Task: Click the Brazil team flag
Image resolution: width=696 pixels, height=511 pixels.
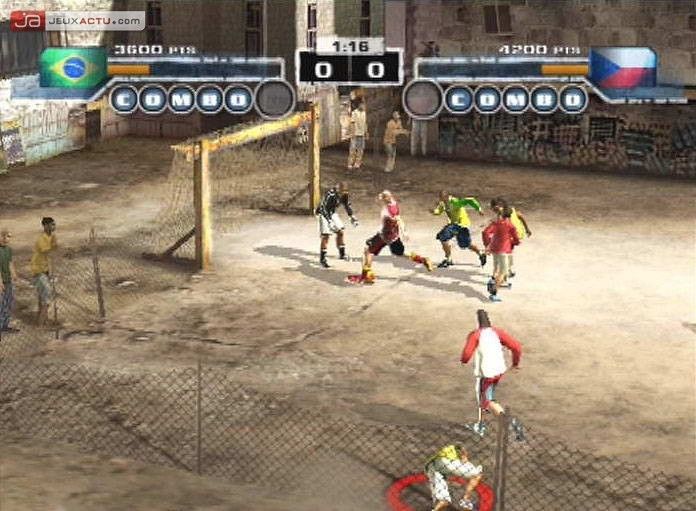Action: (x=73, y=68)
